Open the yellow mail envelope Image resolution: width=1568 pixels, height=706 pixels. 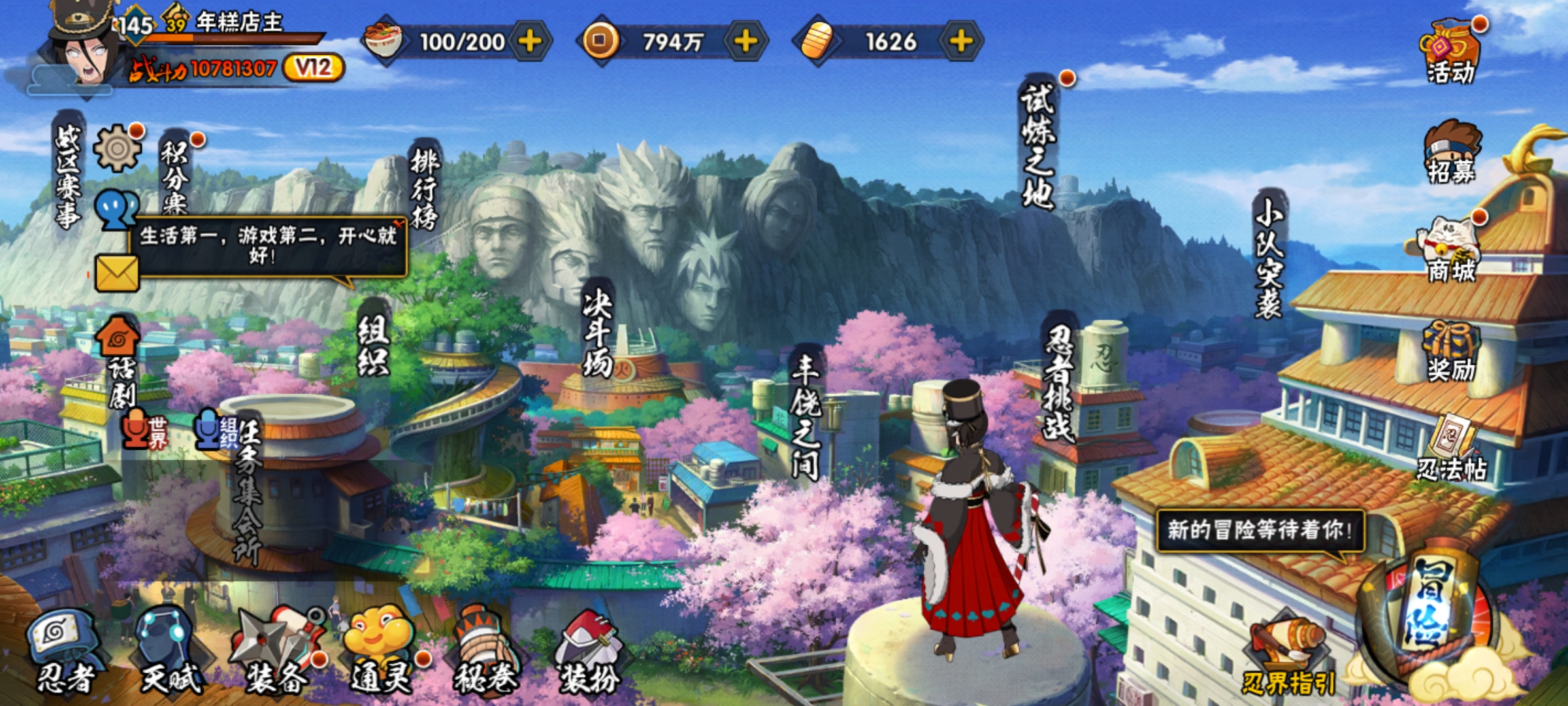[117, 273]
